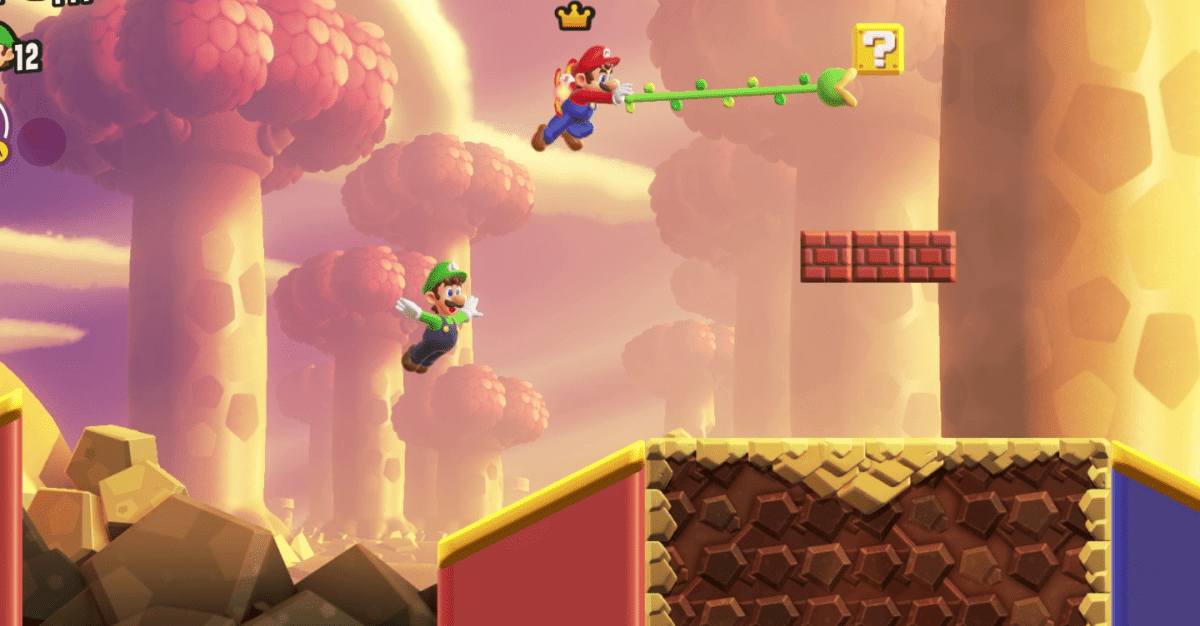Click the gold crown marker above Mario
This screenshot has width=1200, height=626.
click(575, 16)
